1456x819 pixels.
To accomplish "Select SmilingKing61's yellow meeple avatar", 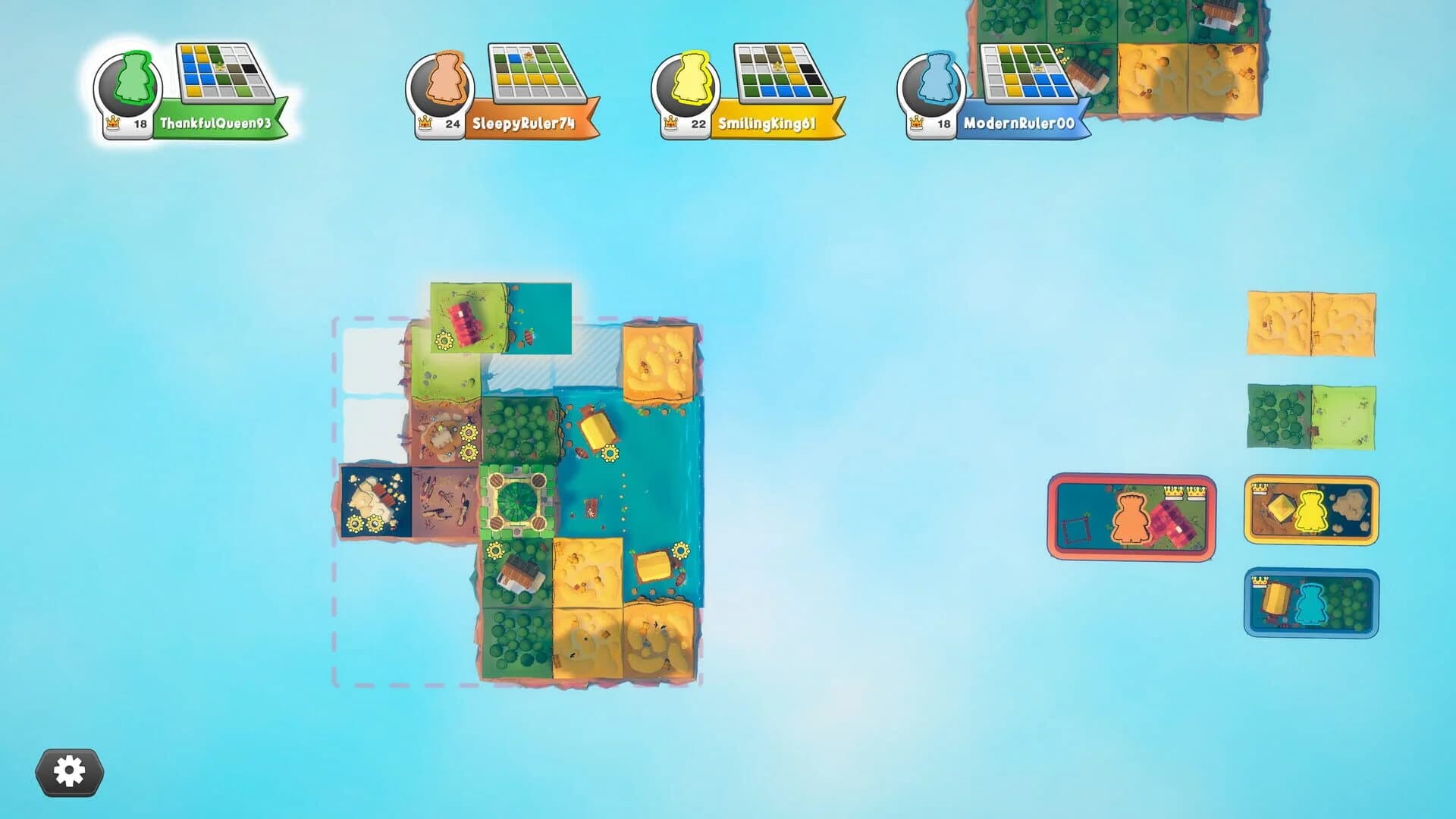I will tap(694, 80).
